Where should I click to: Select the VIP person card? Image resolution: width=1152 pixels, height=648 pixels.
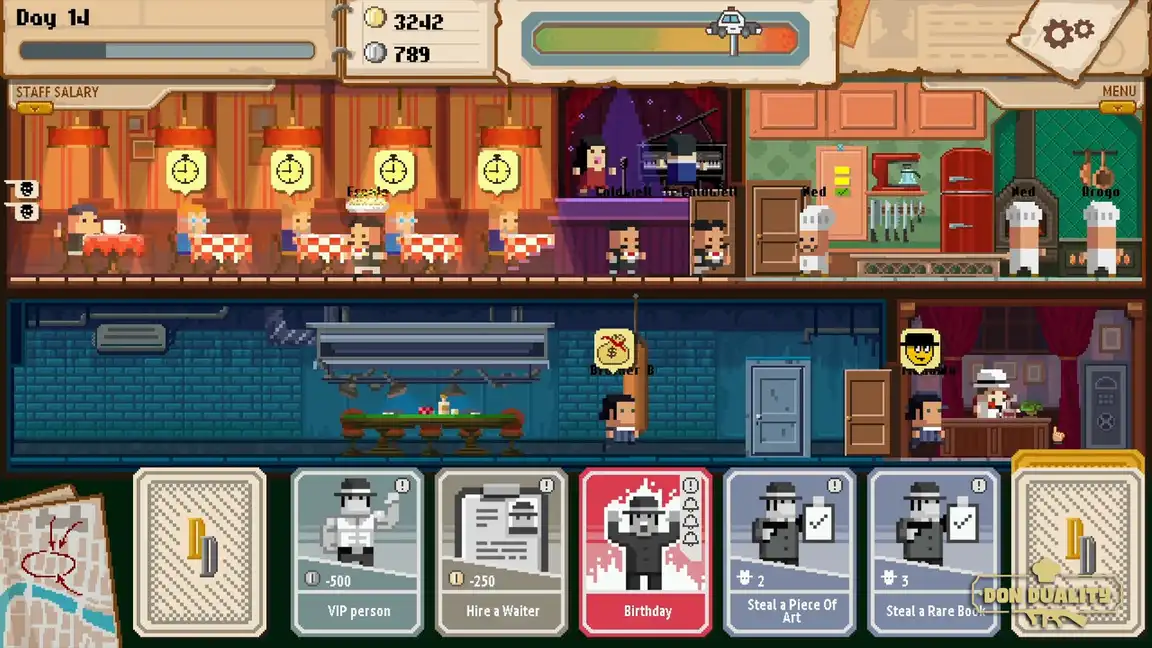click(358, 552)
